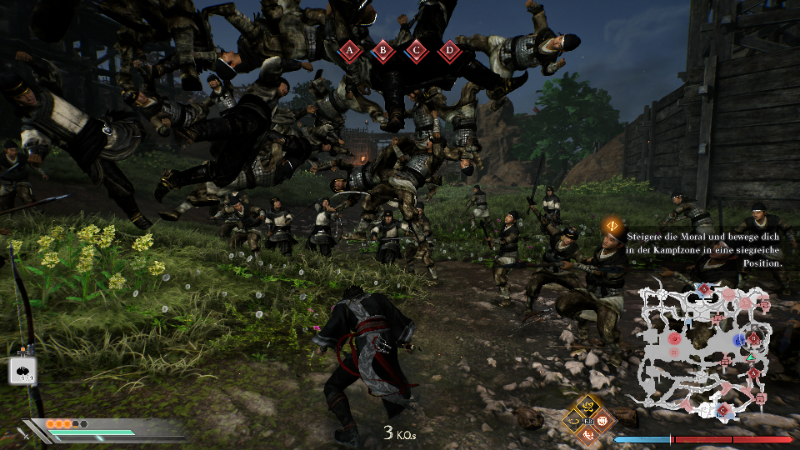Select the red diamond marker D
Image resolution: width=800 pixels, height=450 pixels.
(x=450, y=49)
